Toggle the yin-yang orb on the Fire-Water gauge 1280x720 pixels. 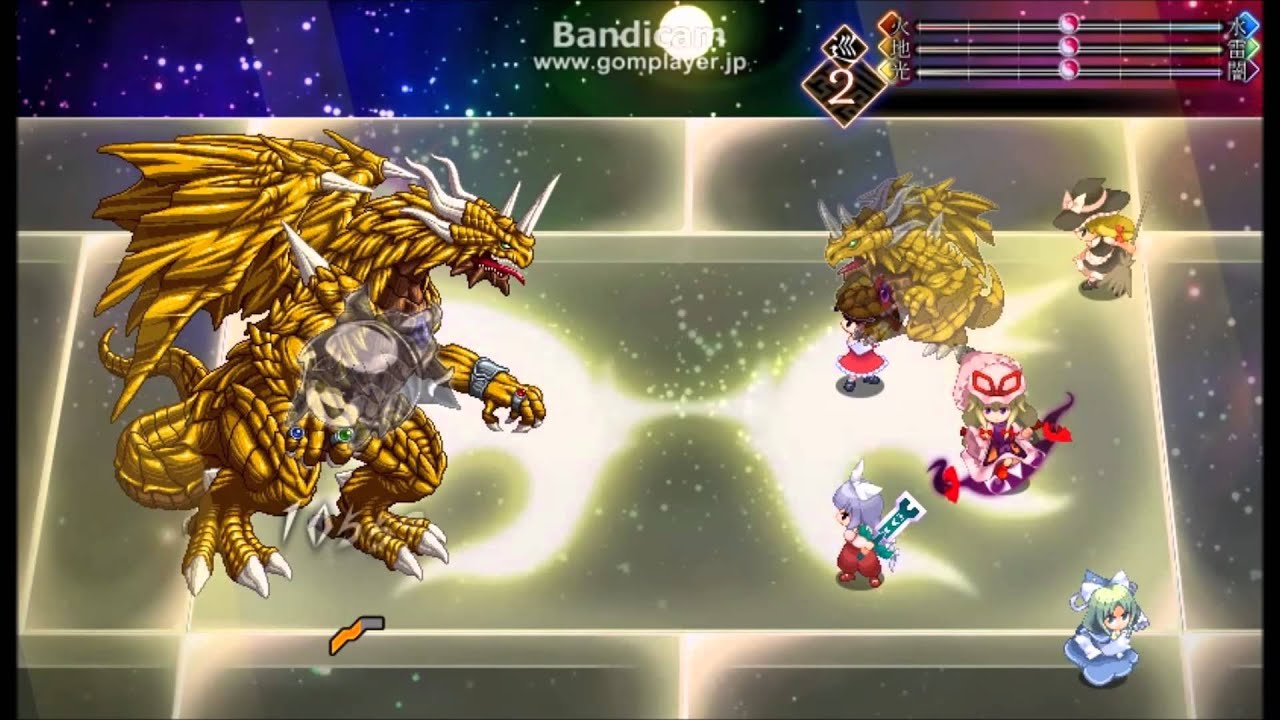[1068, 25]
